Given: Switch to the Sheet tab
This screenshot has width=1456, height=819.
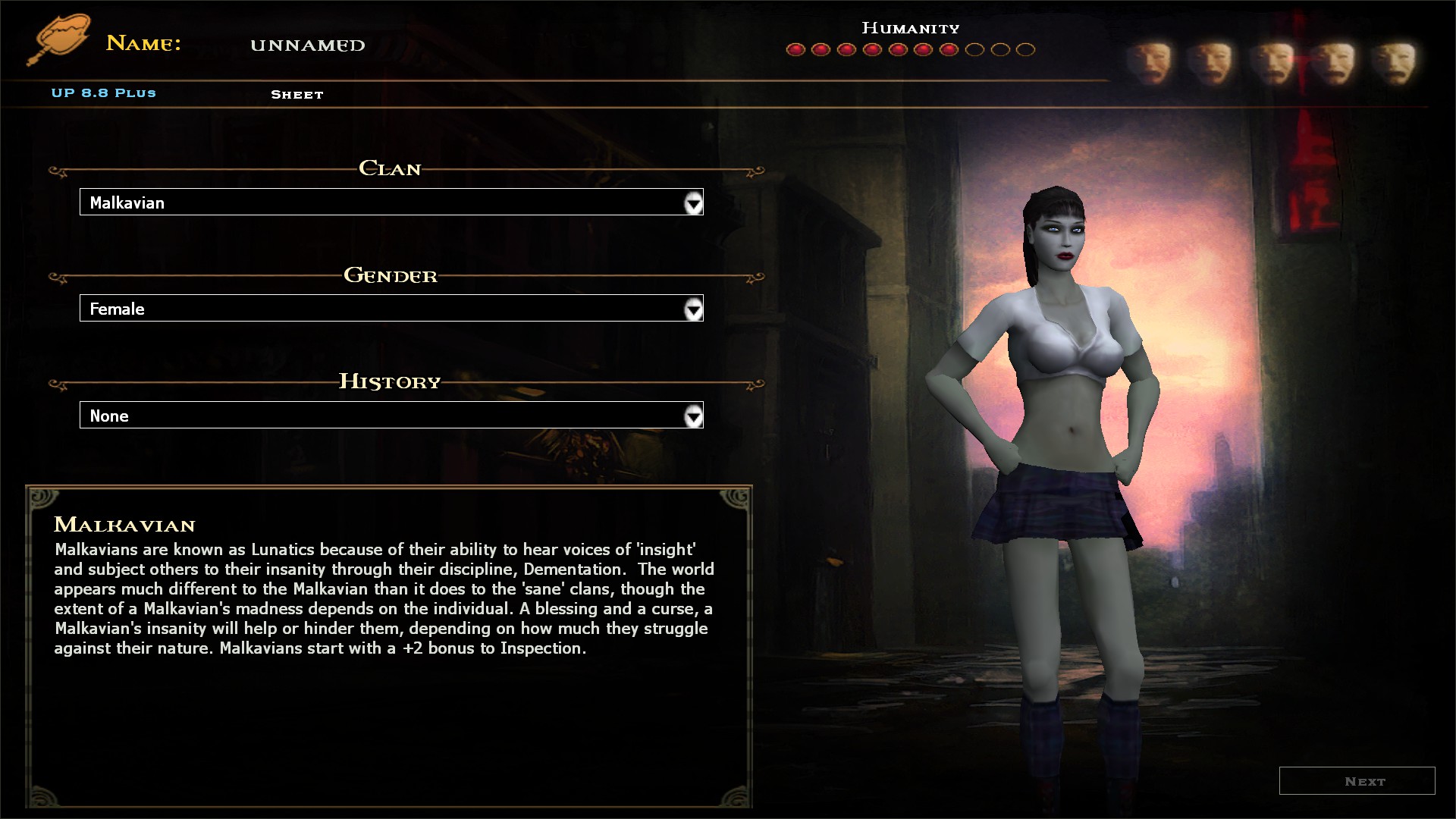Looking at the screenshot, I should click(297, 95).
